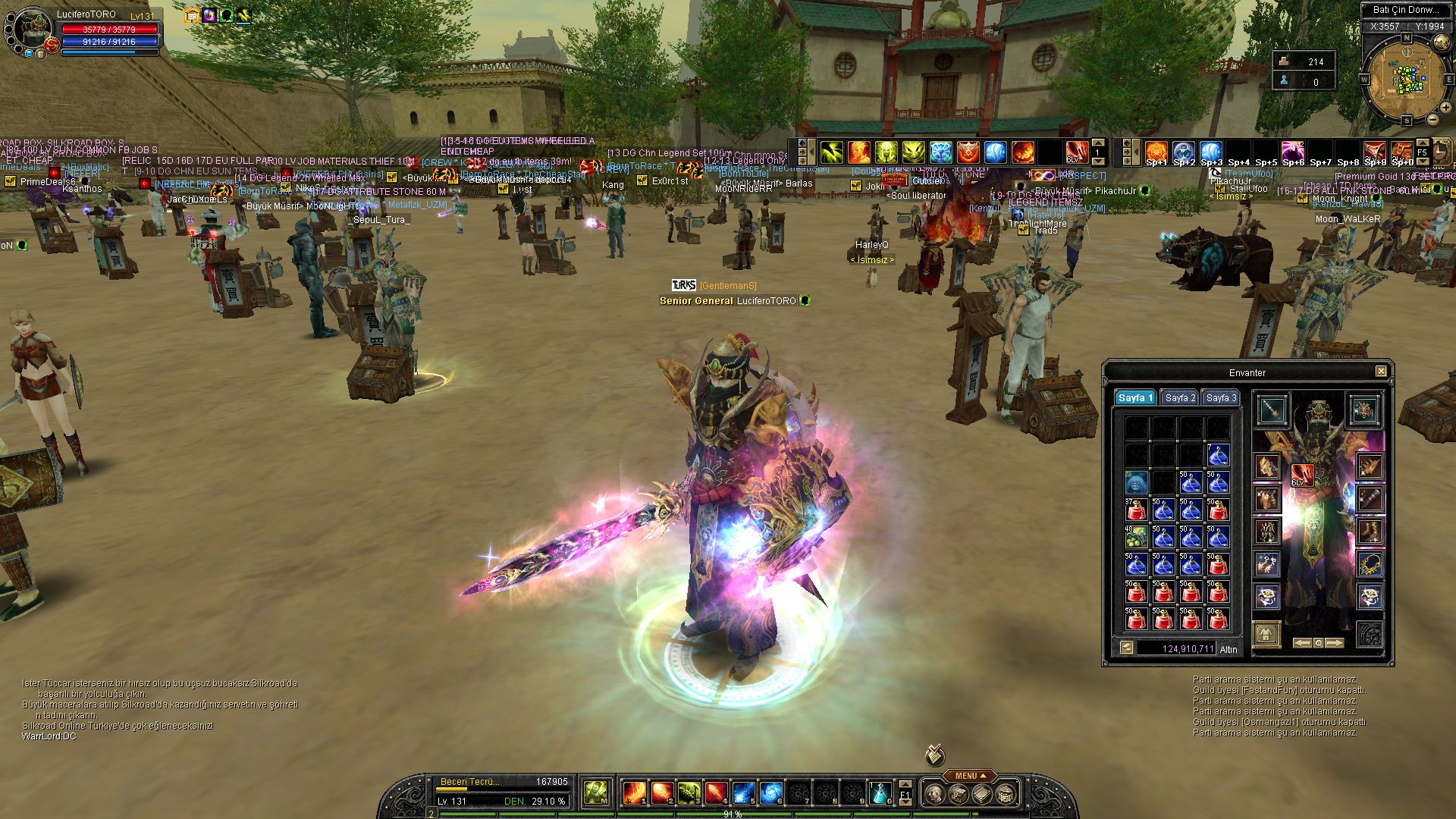Zoom out the minimap with the minus button
Image resolution: width=1456 pixels, height=819 pixels.
tap(1433, 120)
